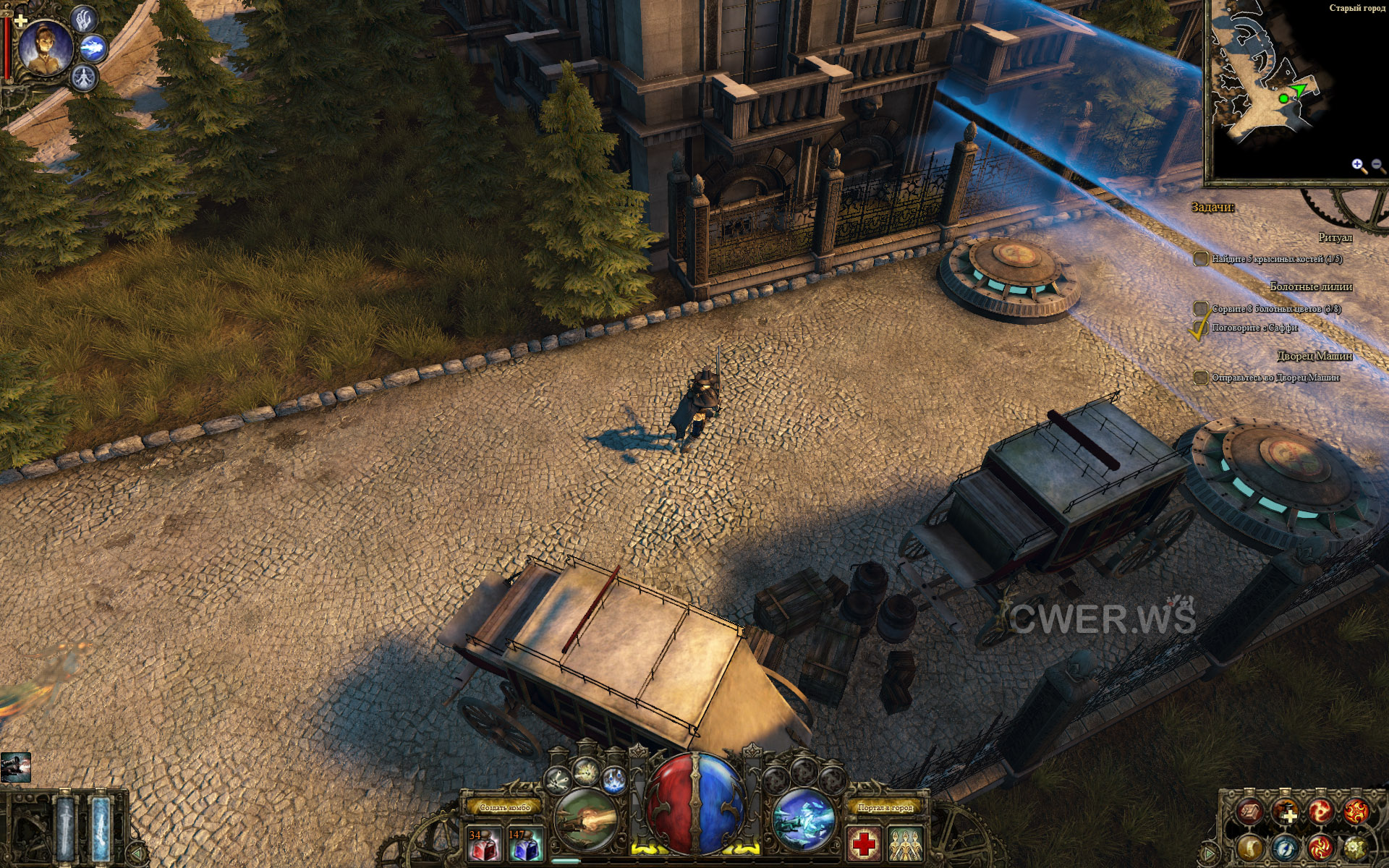1389x868 pixels.
Task: Open the character sheet with plus sign
Action: click(1286, 812)
